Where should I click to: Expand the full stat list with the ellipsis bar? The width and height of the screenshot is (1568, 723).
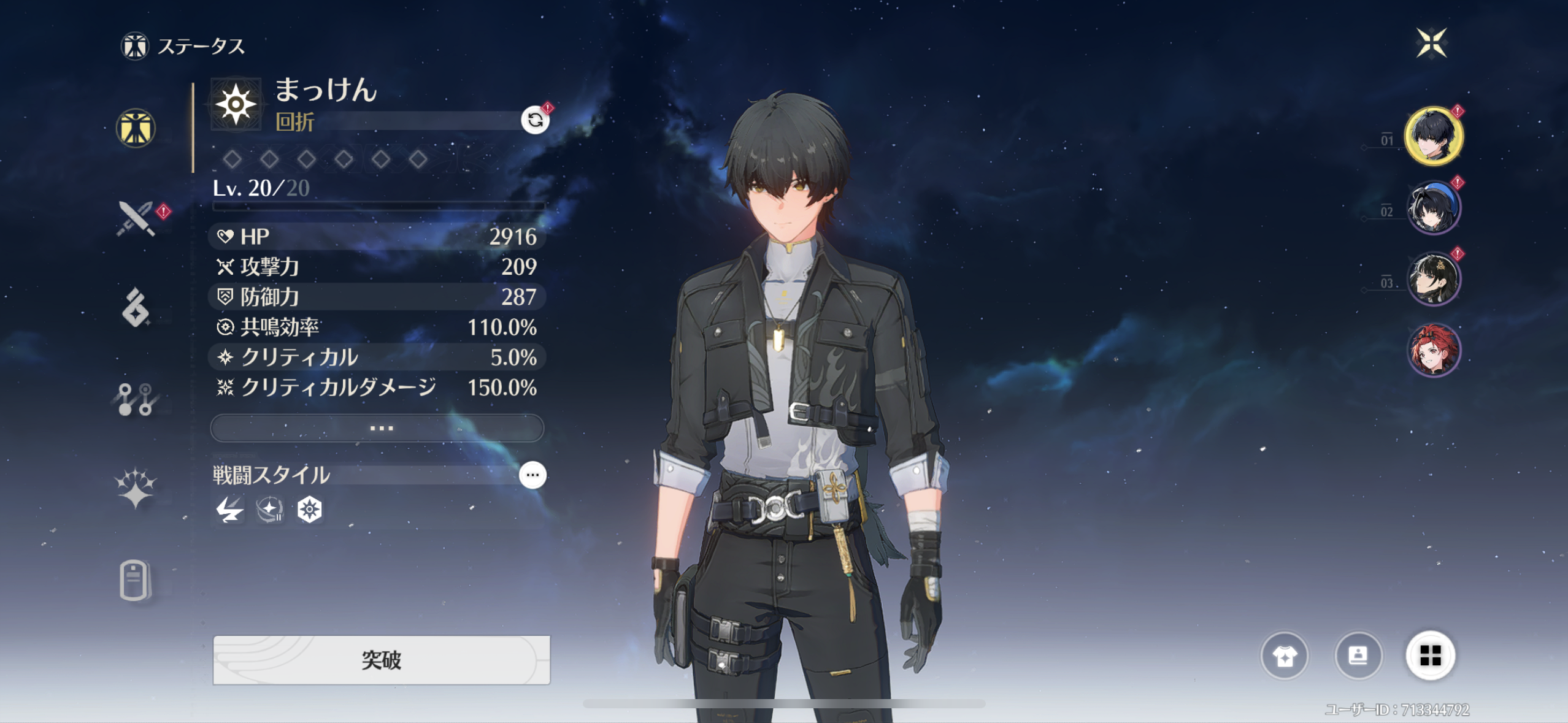pos(377,428)
